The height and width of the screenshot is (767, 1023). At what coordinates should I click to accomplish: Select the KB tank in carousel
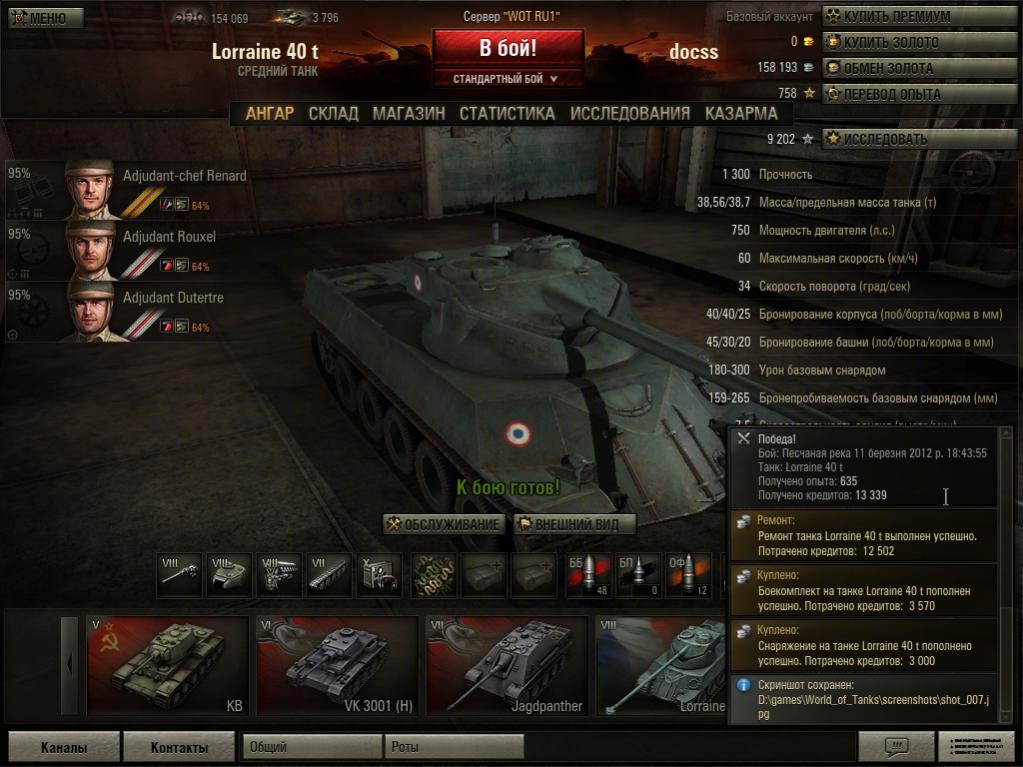pyautogui.click(x=167, y=666)
